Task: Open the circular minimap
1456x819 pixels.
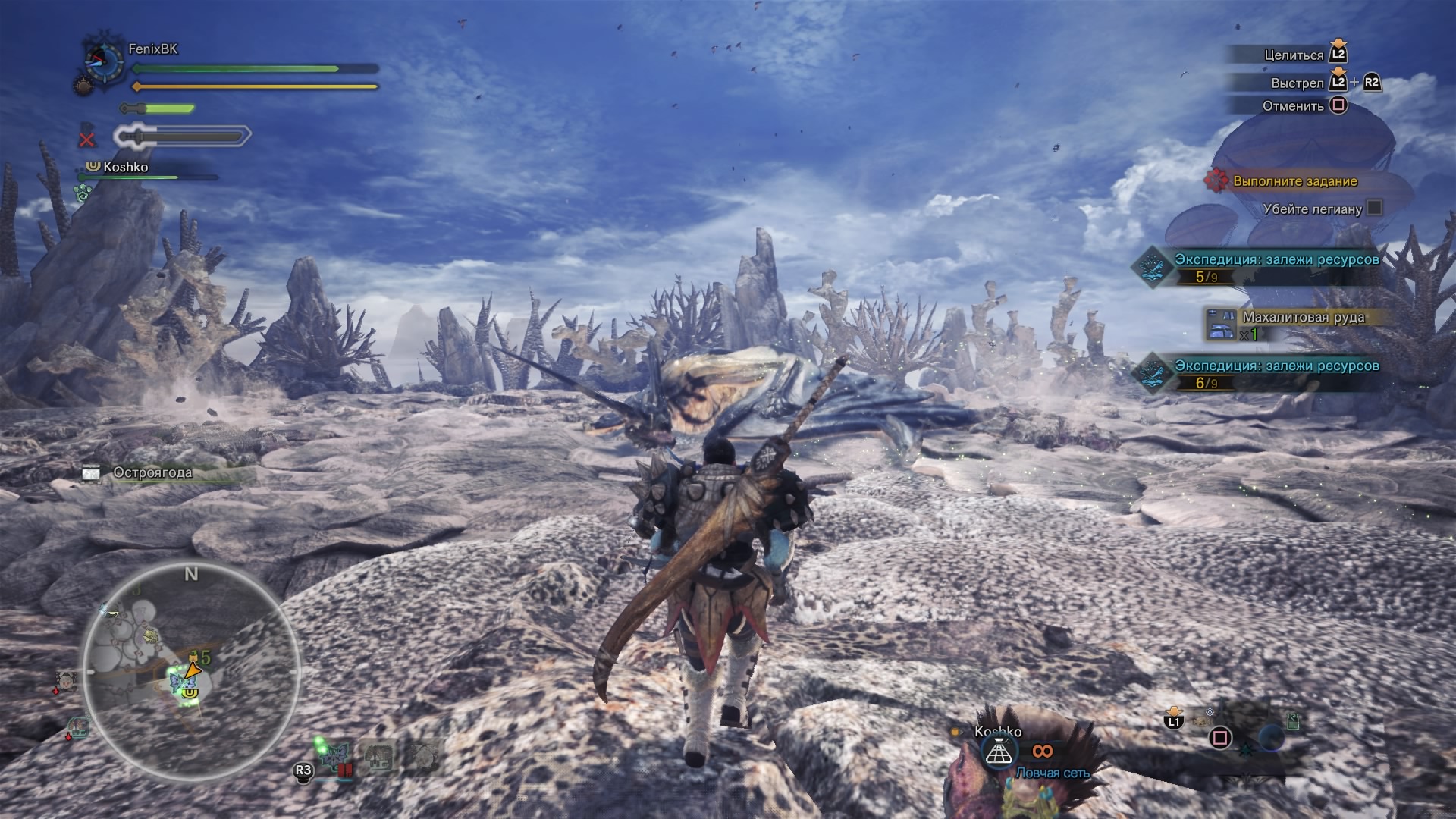Action: 191,671
